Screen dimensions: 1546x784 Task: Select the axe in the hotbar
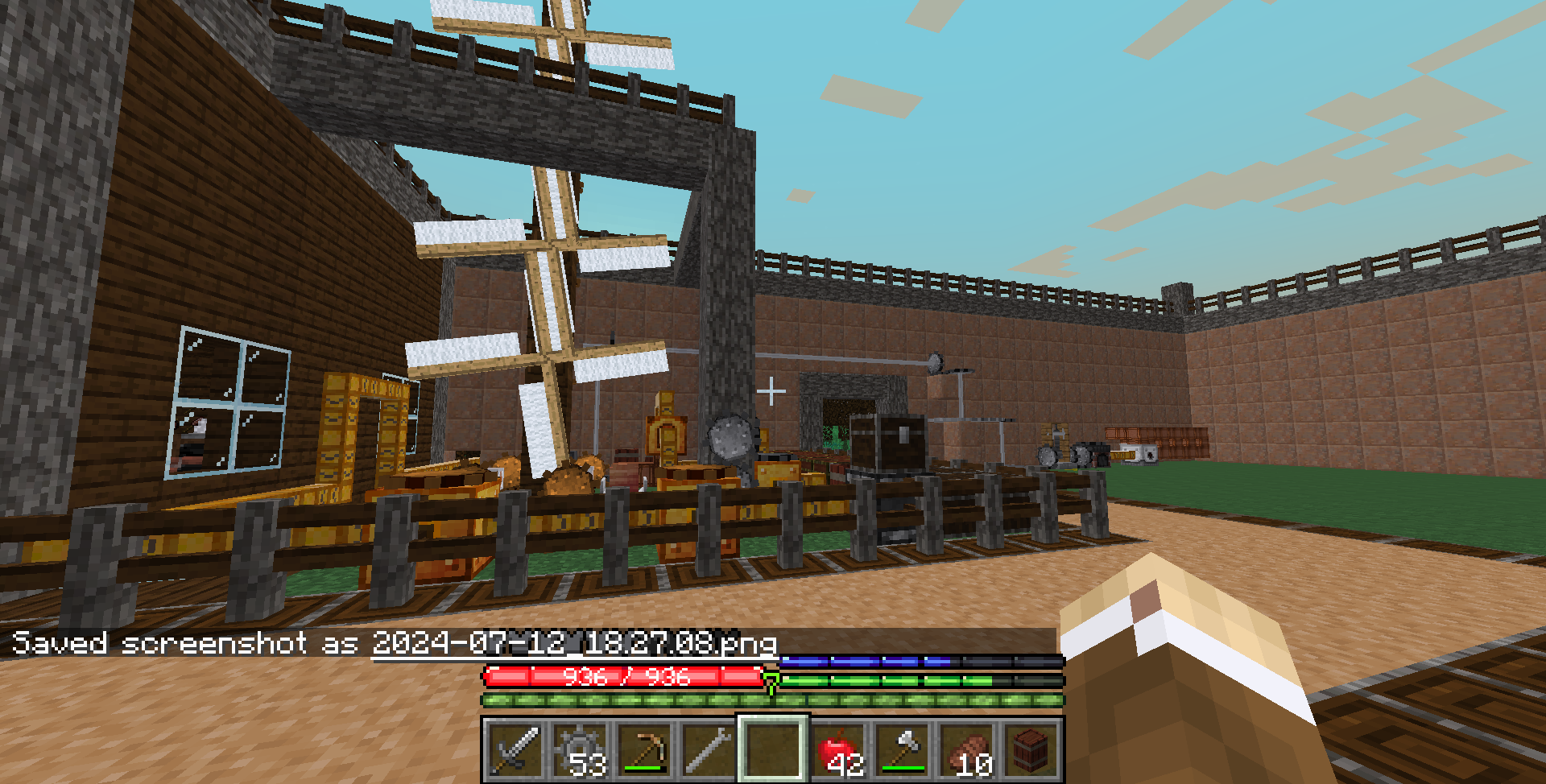click(x=902, y=750)
